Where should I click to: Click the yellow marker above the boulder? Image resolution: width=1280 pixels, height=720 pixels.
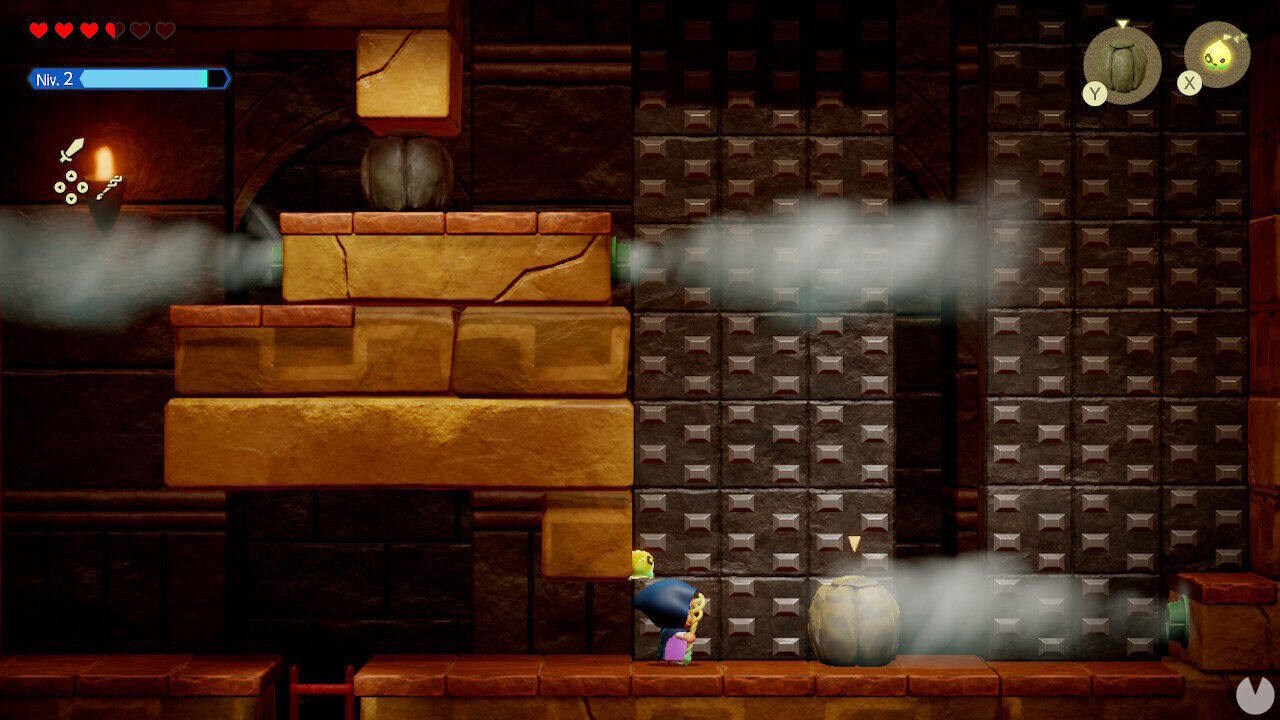tap(855, 542)
